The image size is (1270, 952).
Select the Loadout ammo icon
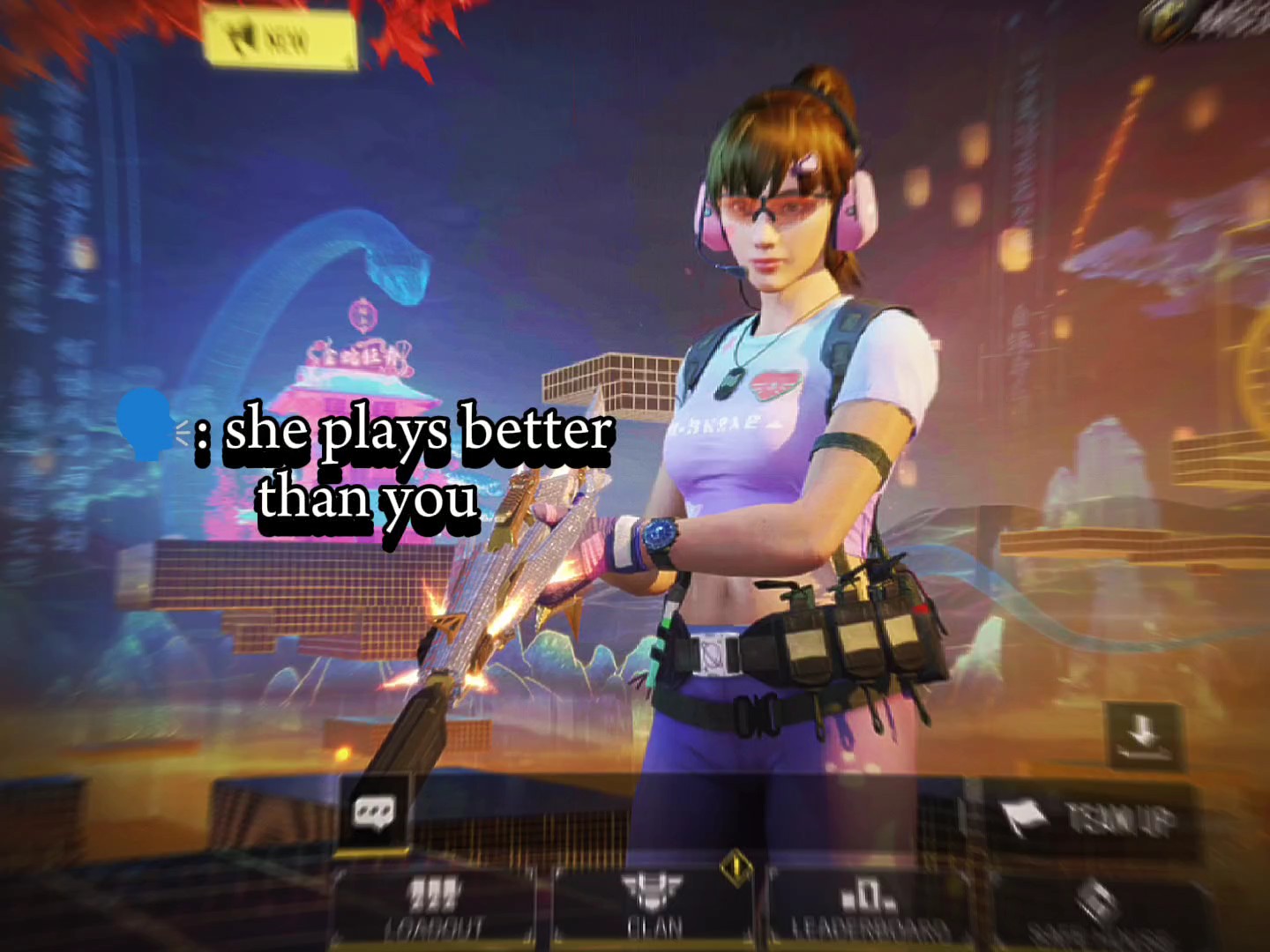click(434, 893)
